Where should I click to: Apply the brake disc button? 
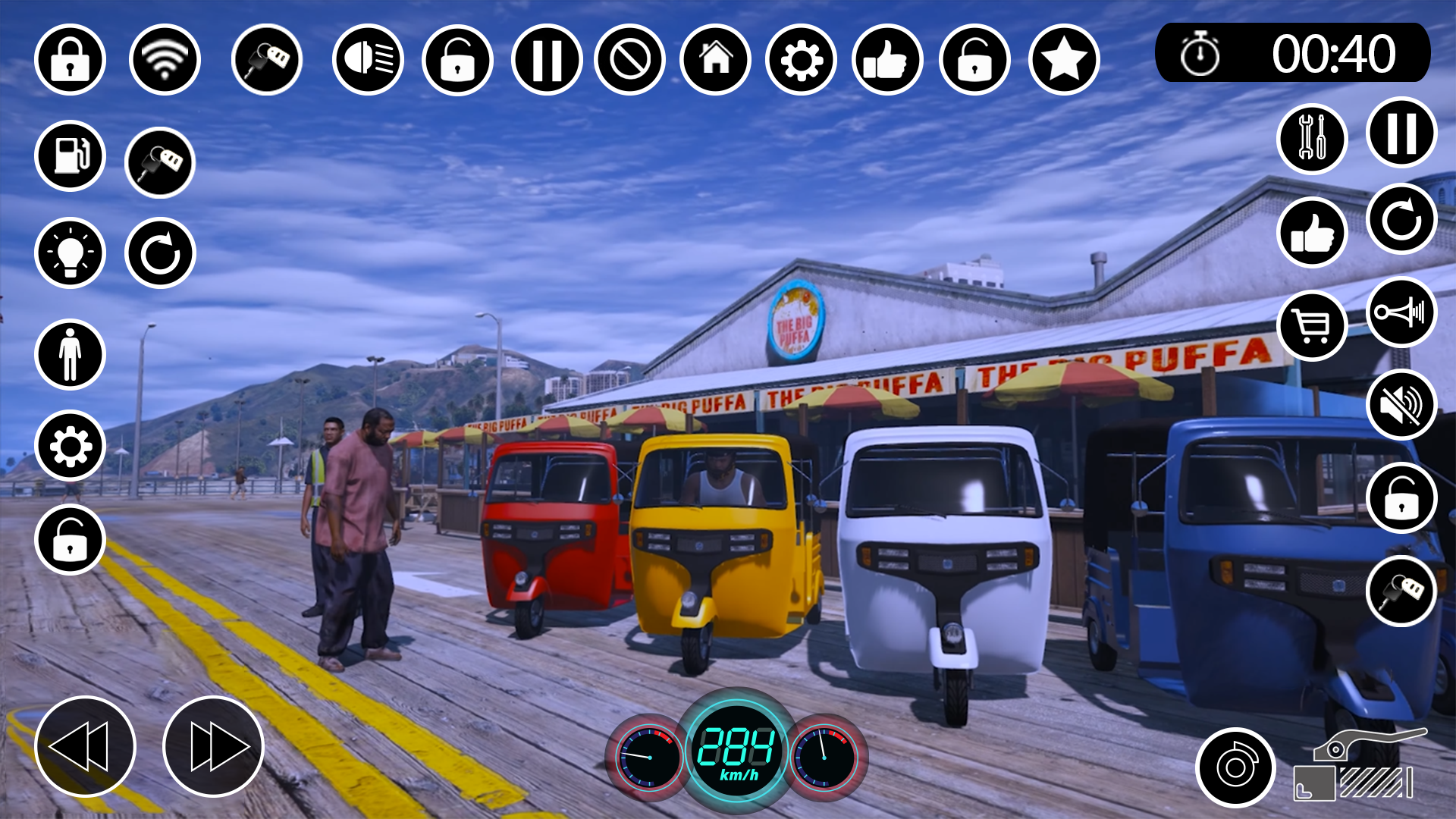click(x=1235, y=767)
